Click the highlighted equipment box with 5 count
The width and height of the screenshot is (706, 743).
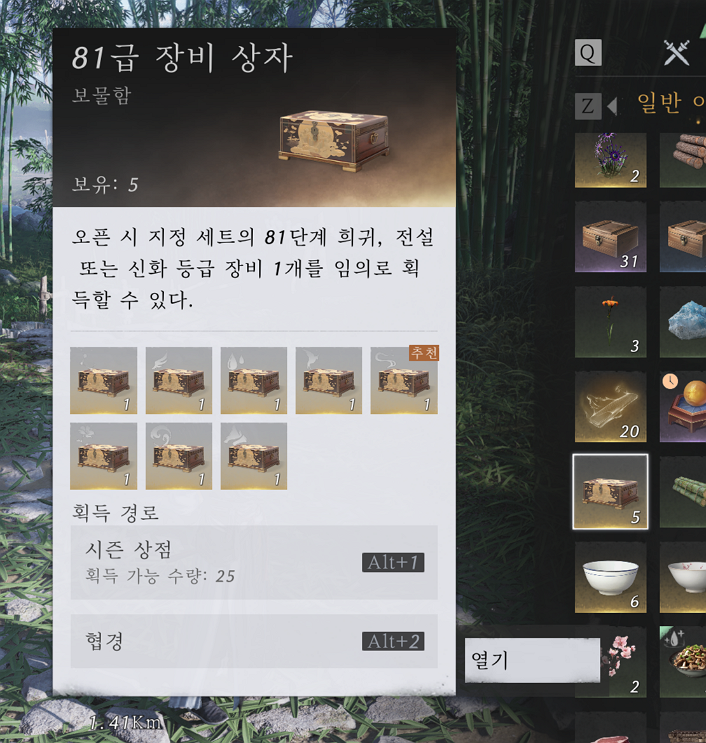[610, 492]
